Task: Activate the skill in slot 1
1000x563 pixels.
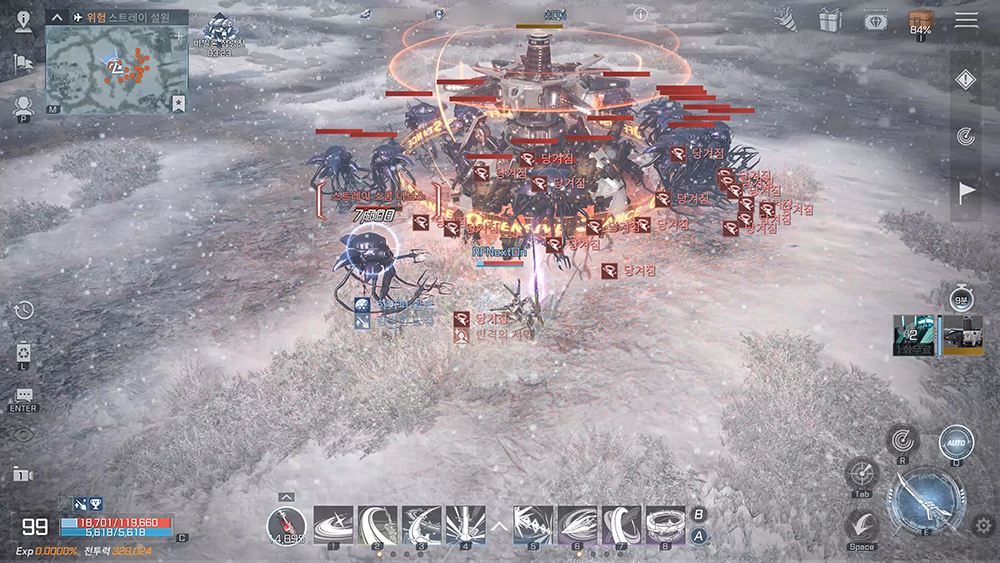Action: click(332, 525)
